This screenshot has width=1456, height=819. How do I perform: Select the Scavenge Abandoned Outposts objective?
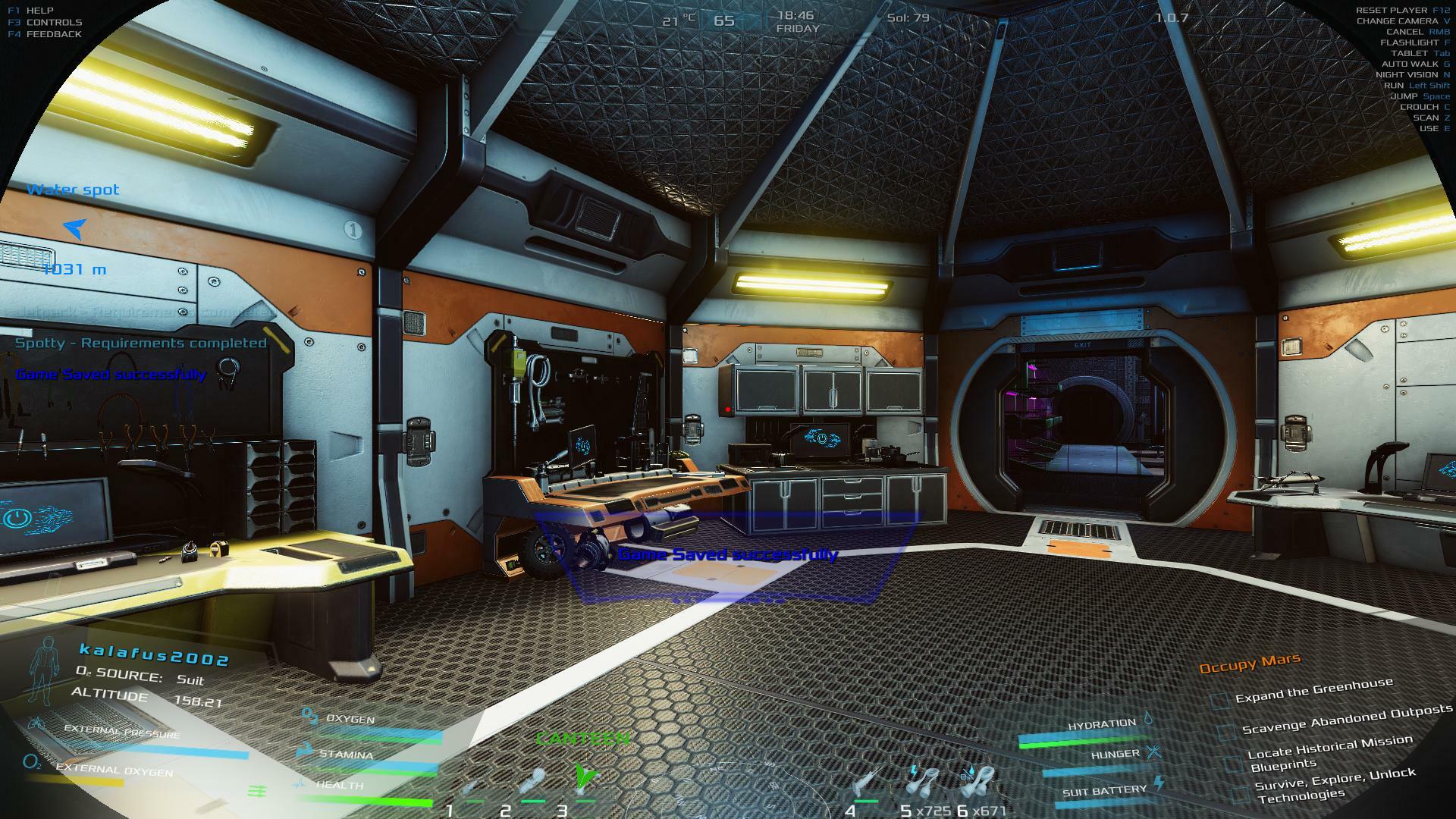pyautogui.click(x=1347, y=720)
